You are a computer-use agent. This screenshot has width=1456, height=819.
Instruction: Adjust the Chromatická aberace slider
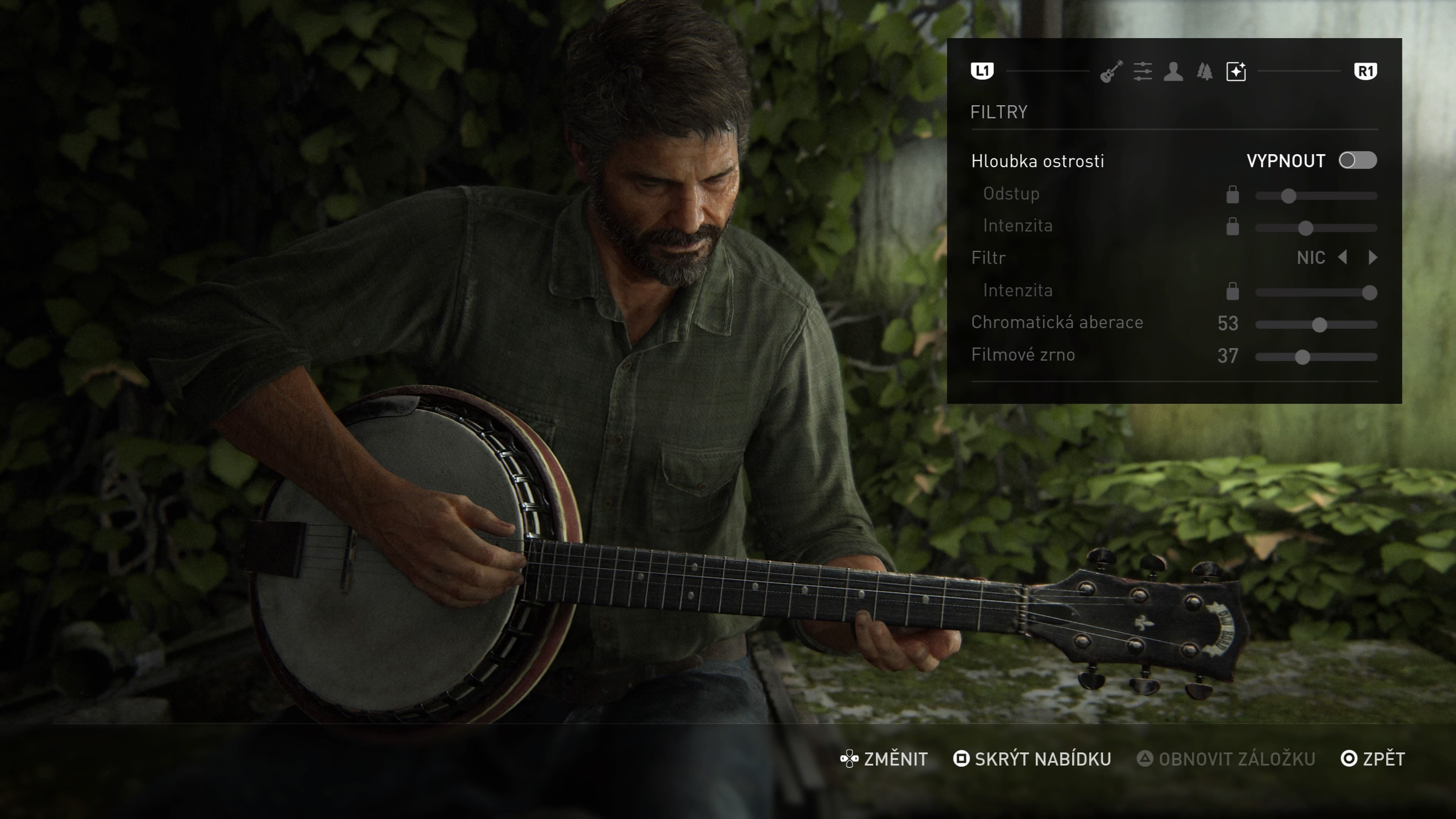pos(1319,325)
